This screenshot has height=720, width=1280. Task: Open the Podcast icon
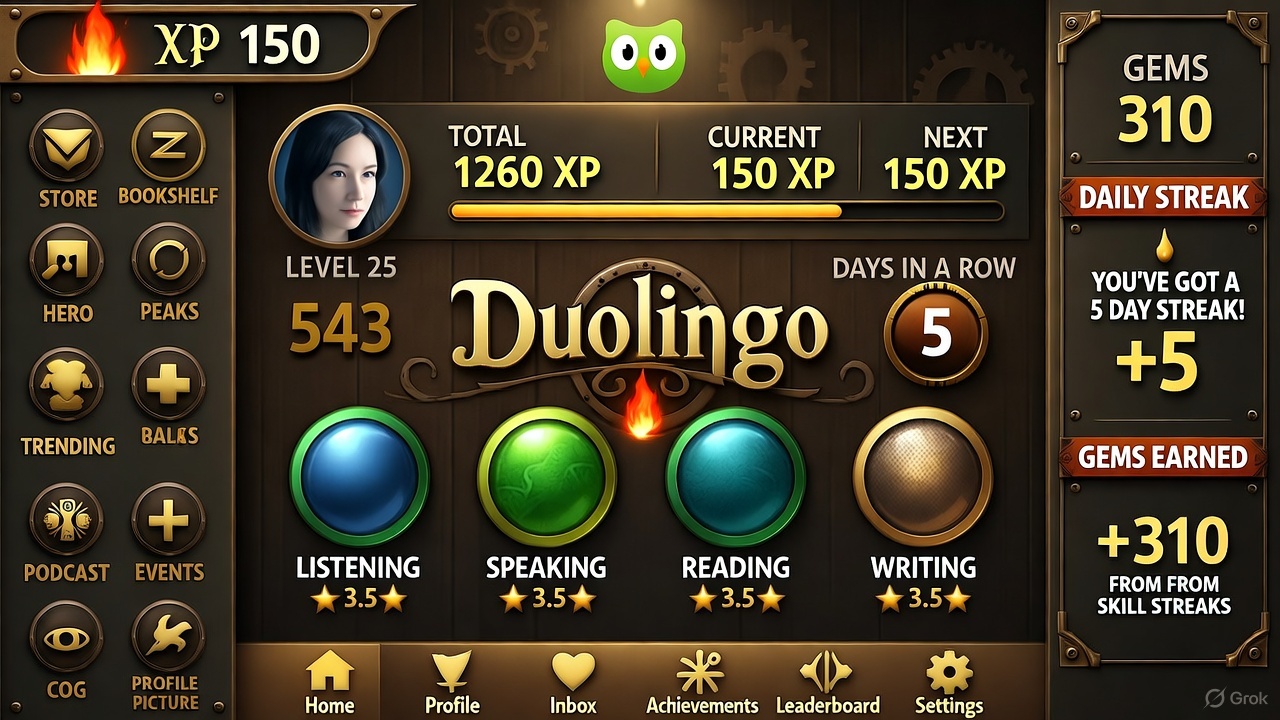[x=67, y=519]
